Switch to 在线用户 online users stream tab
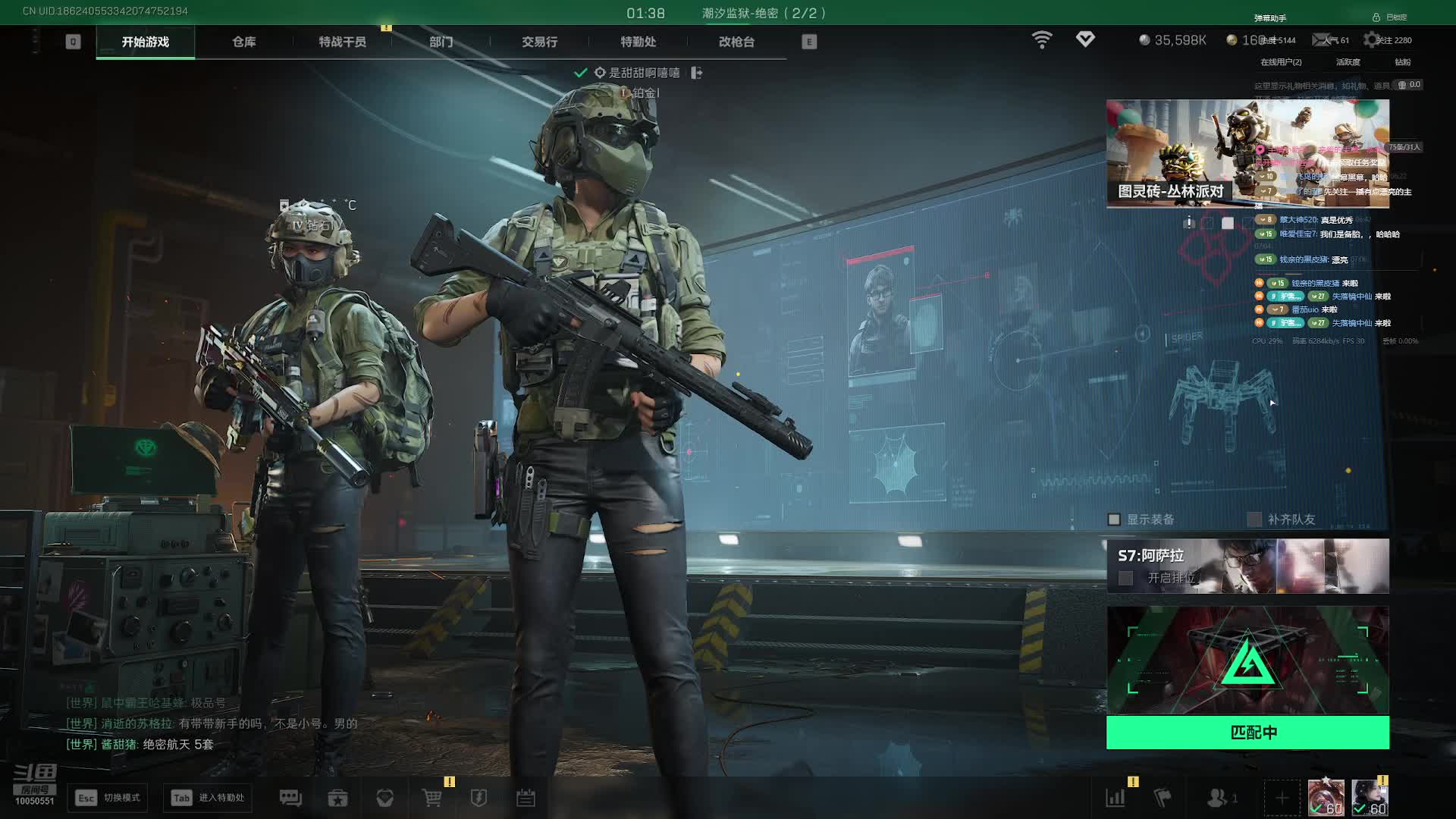 coord(1281,62)
